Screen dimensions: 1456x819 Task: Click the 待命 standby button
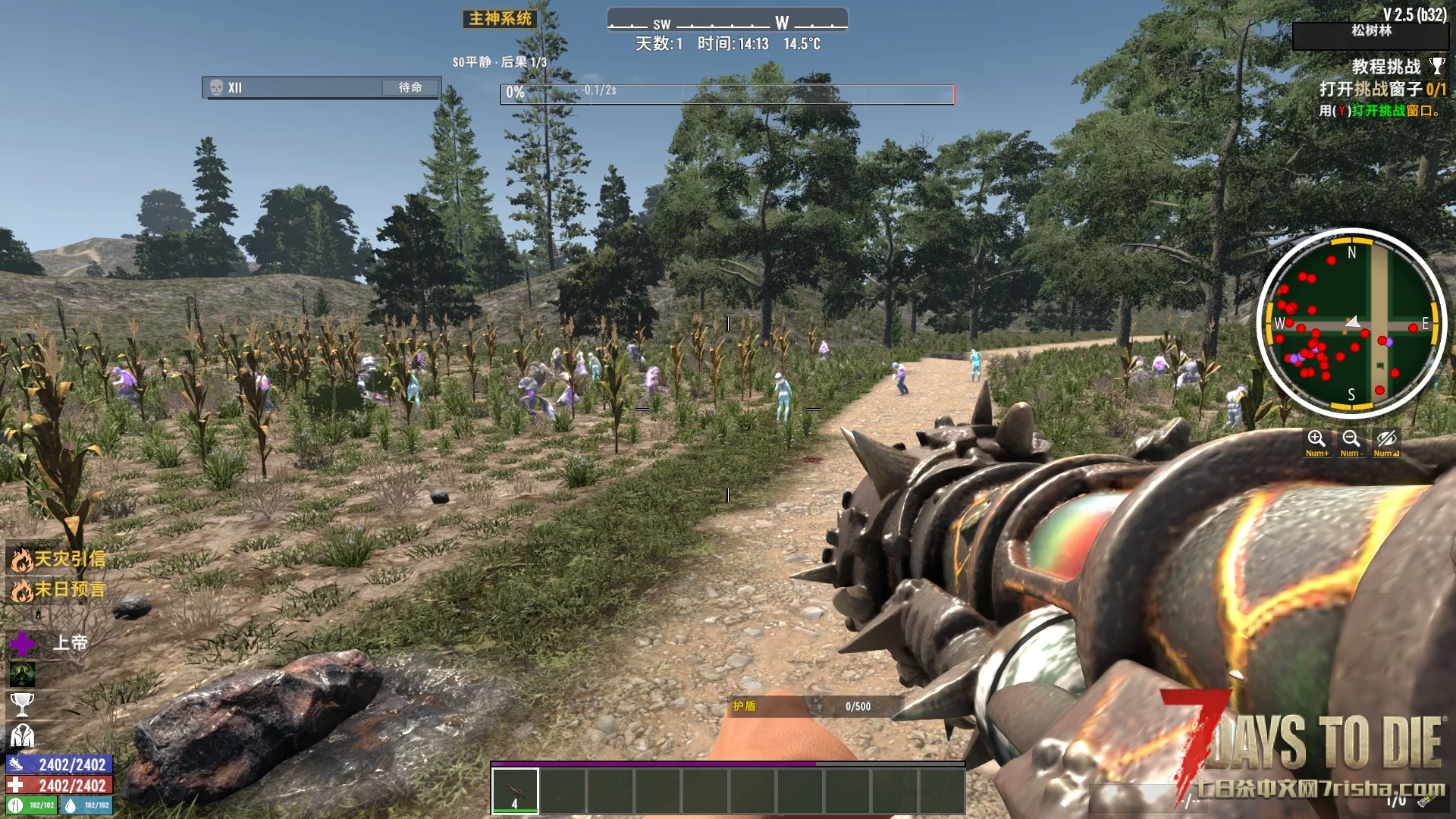click(x=410, y=88)
